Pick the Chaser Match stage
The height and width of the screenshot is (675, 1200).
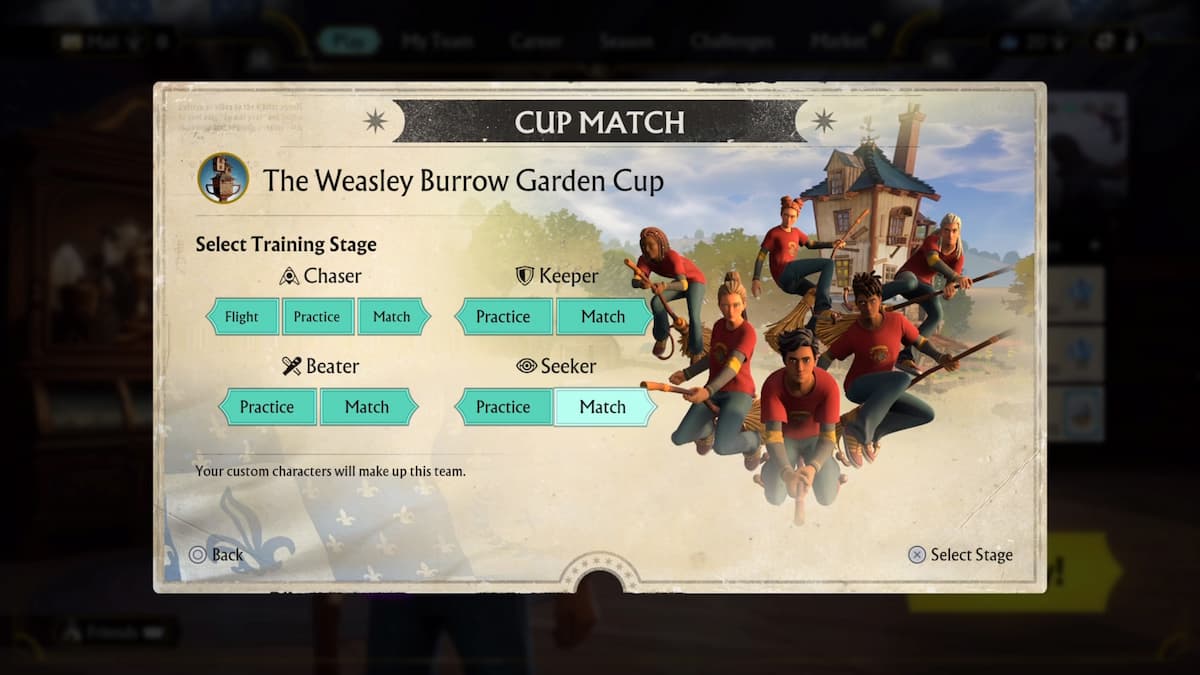tap(392, 317)
